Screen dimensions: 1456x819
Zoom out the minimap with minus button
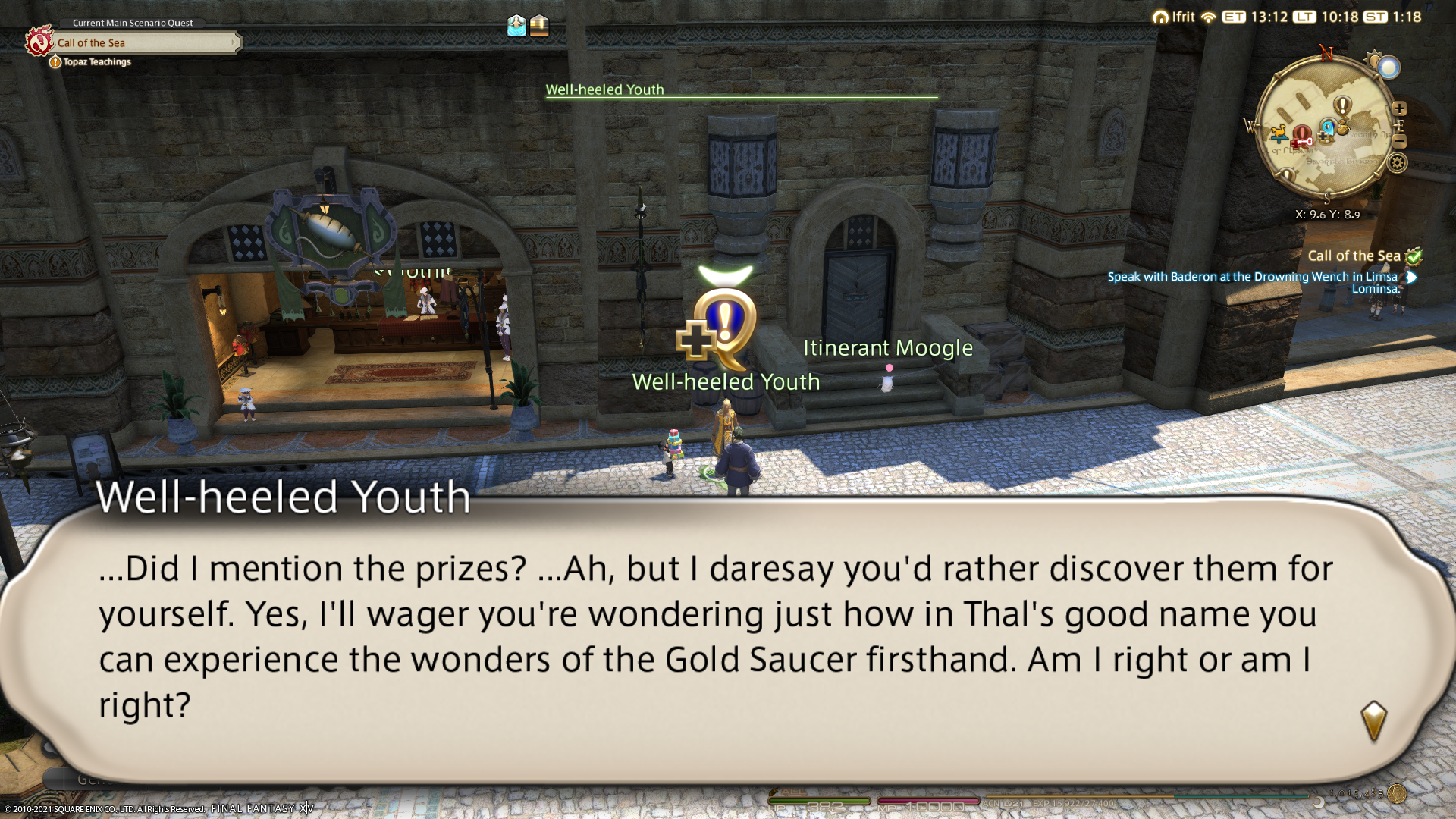click(1399, 142)
